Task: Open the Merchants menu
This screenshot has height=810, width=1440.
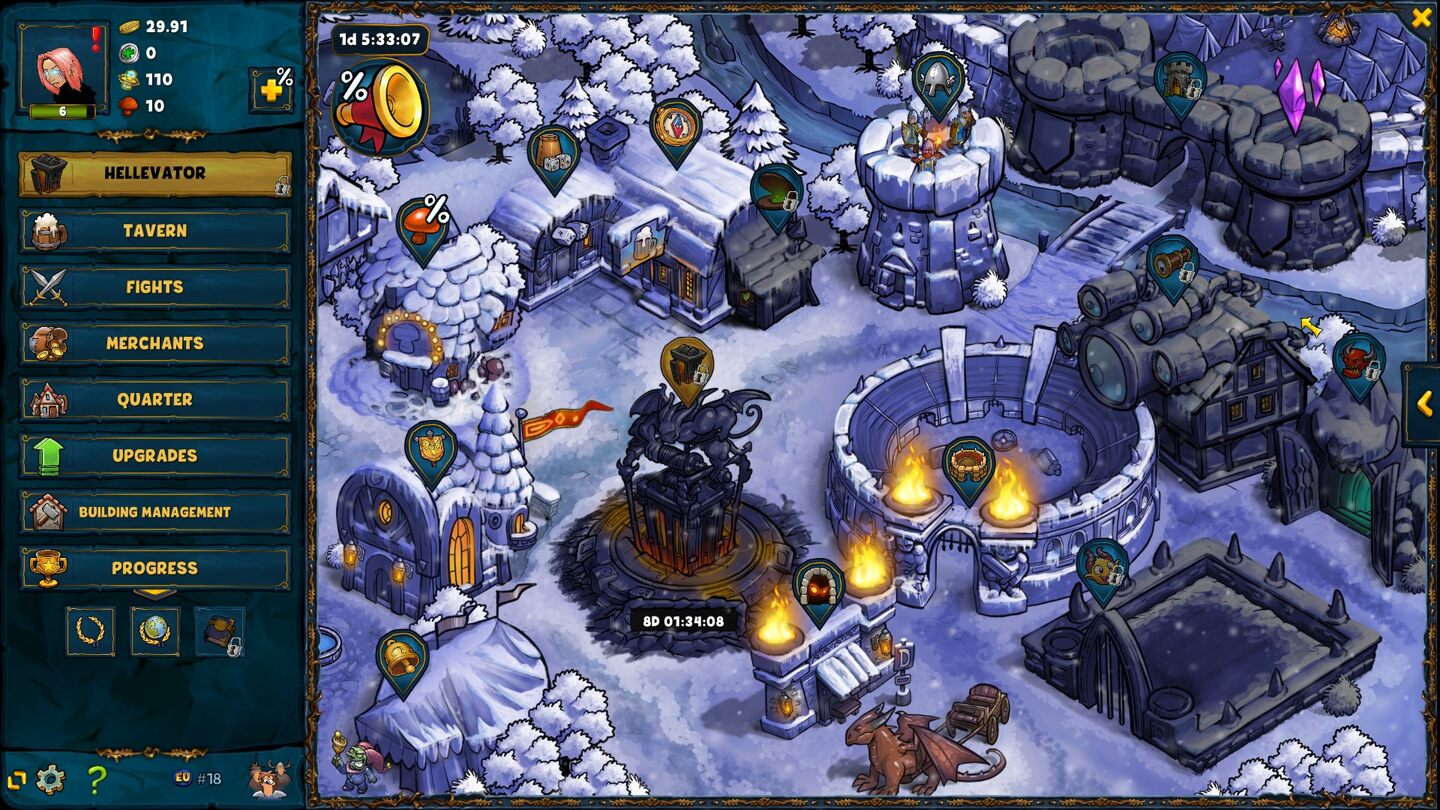Action: point(155,343)
